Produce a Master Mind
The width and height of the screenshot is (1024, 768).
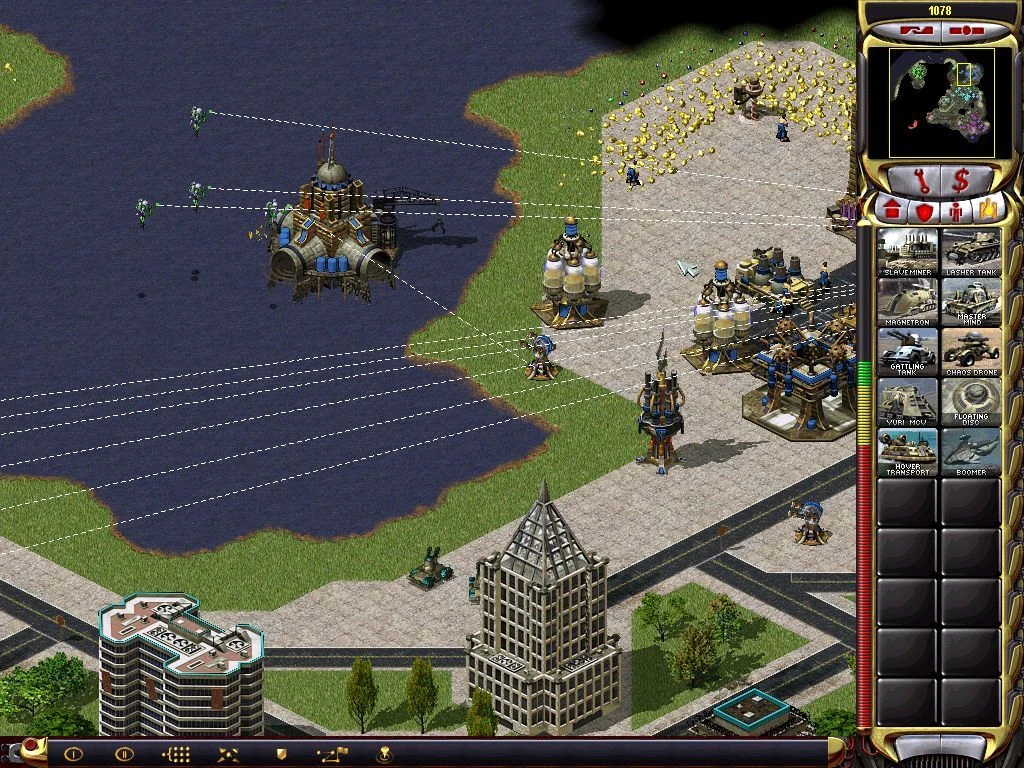970,303
